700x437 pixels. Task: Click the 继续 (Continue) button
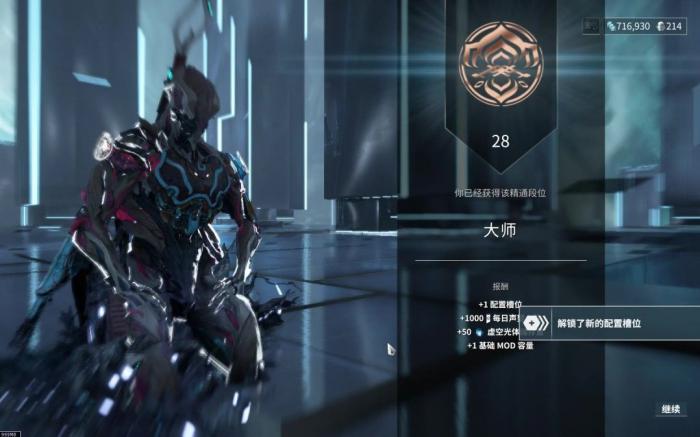(670, 410)
